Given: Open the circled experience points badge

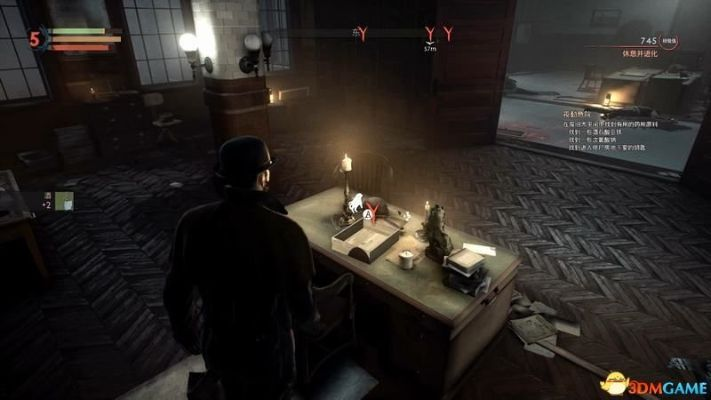Looking at the screenshot, I should click(666, 40).
